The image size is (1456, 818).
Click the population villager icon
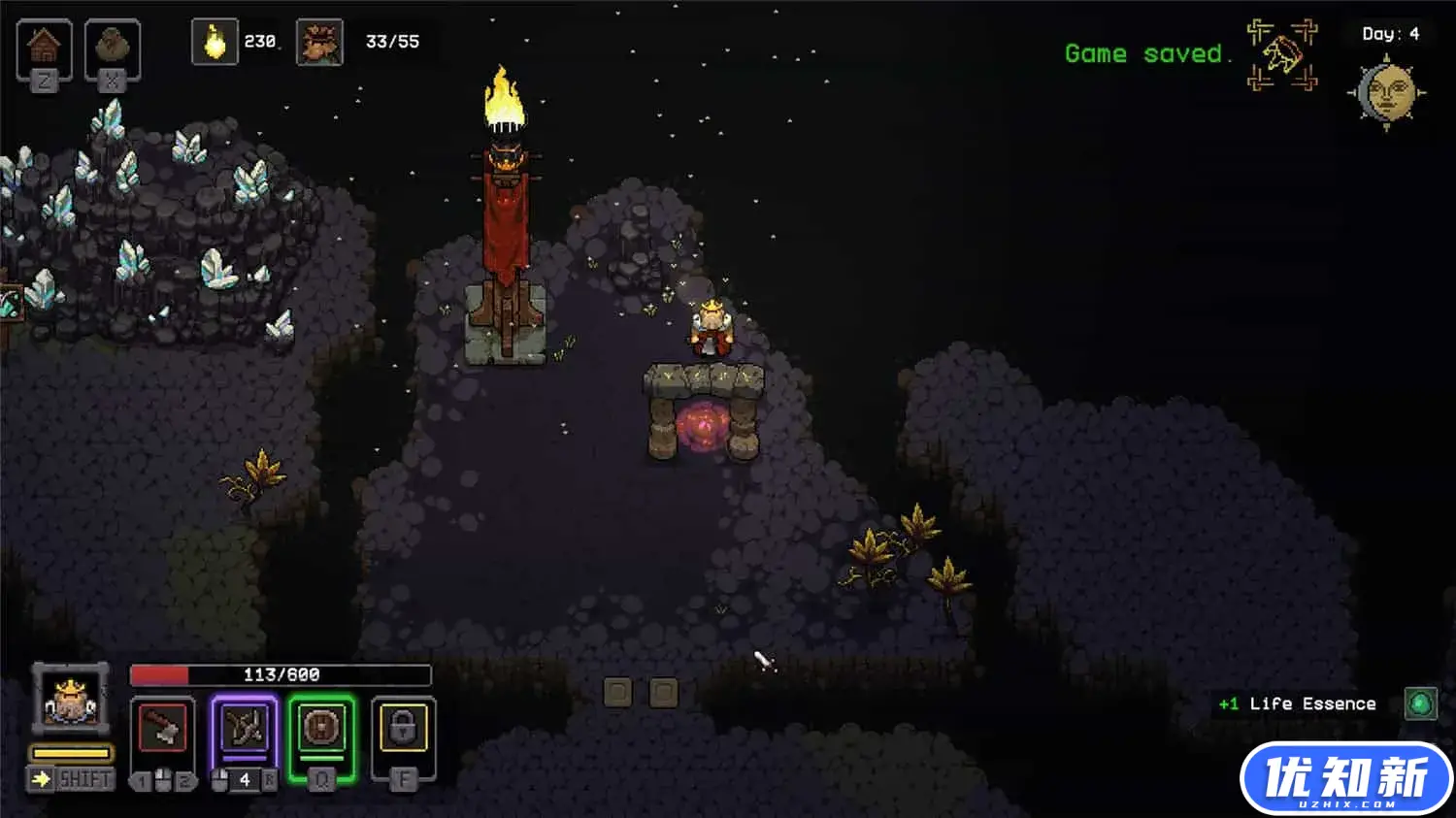point(319,43)
